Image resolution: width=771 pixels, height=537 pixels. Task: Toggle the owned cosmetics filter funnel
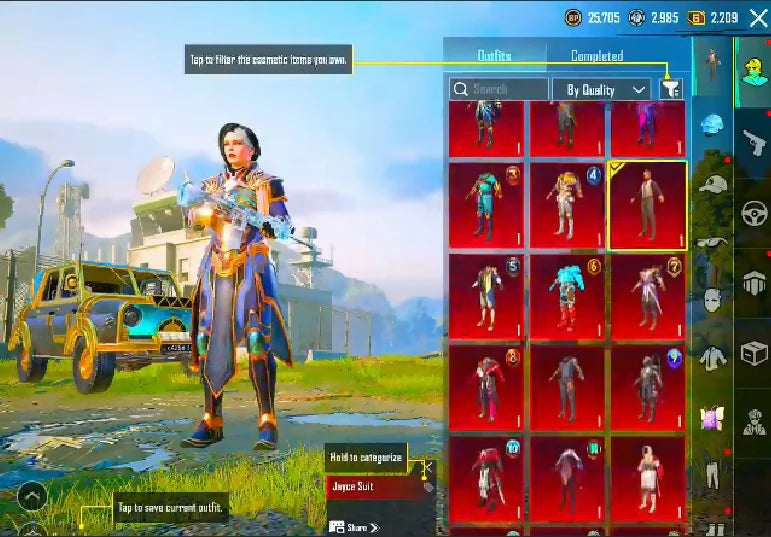click(671, 89)
